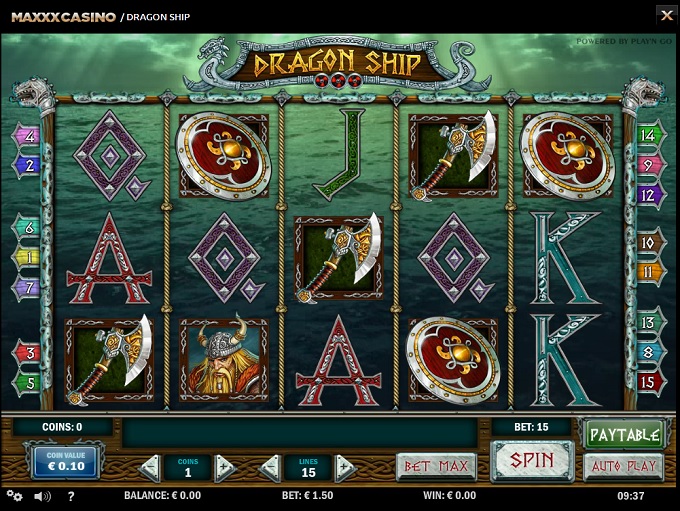Select payline marker 11
The height and width of the screenshot is (511, 680).
[x=649, y=271]
